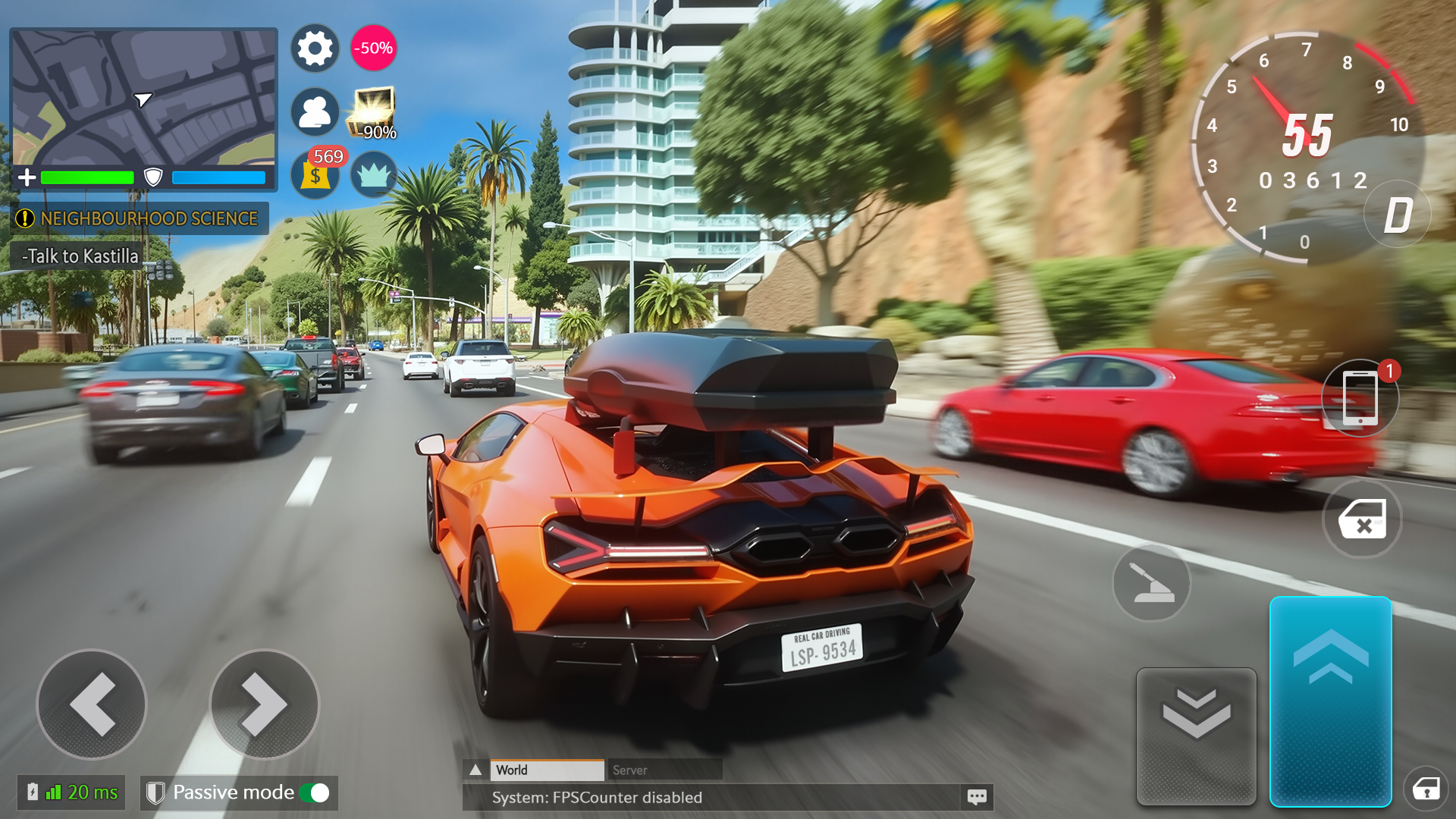
Task: Toggle the minimap shield indicator
Action: tap(154, 177)
